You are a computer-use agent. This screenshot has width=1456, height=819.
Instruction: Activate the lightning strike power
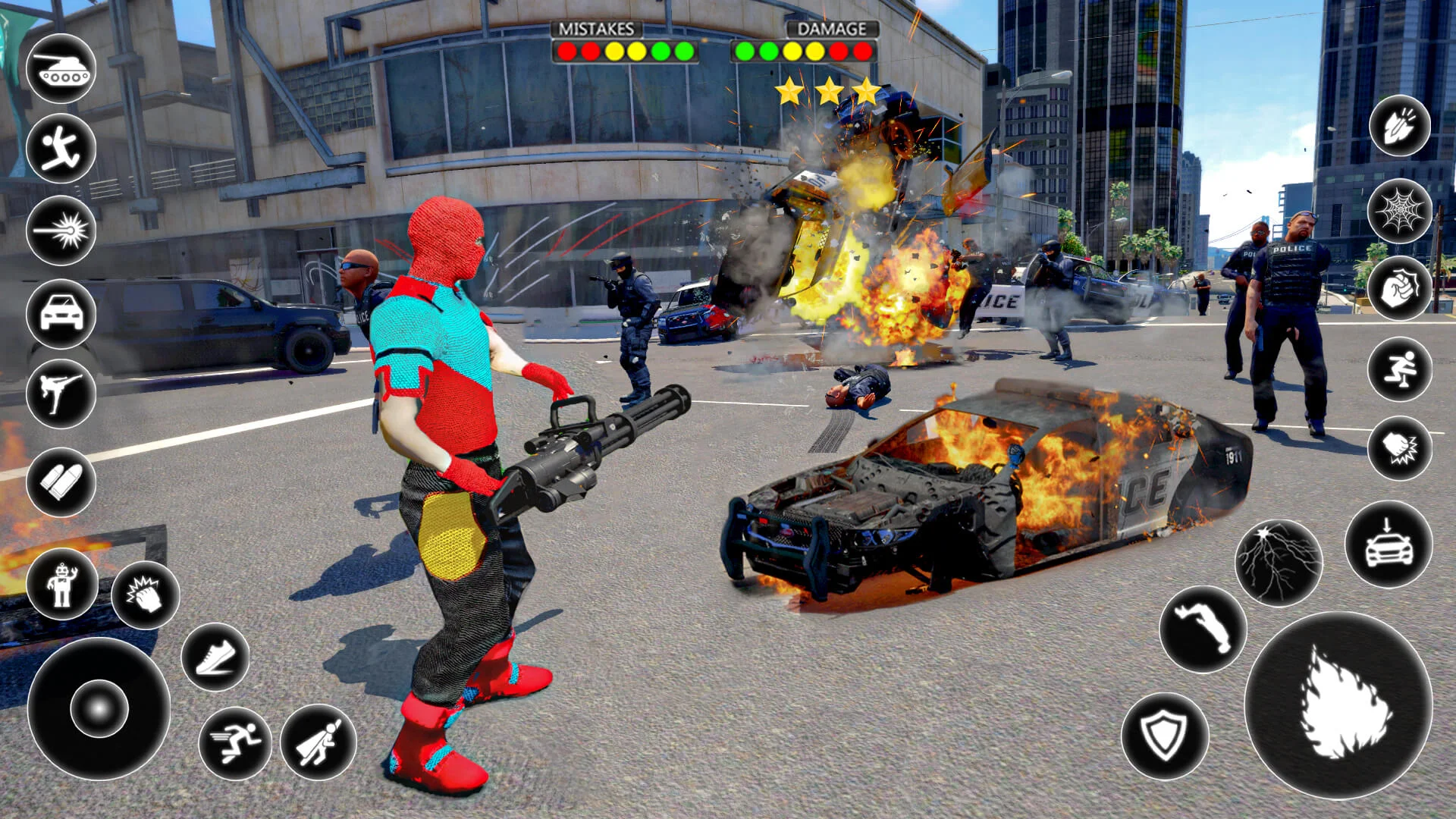1279,562
